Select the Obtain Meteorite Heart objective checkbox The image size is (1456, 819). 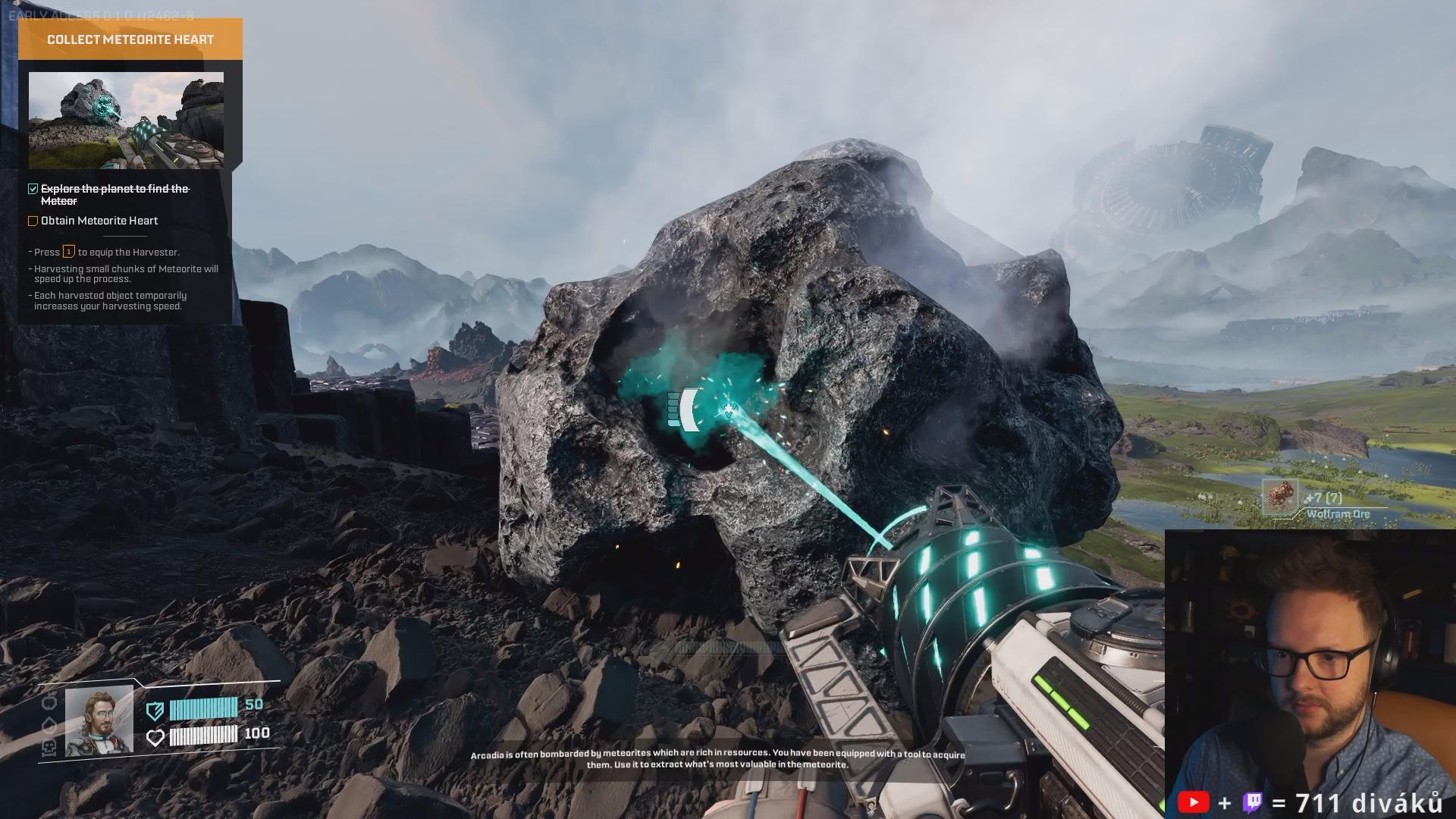point(33,221)
